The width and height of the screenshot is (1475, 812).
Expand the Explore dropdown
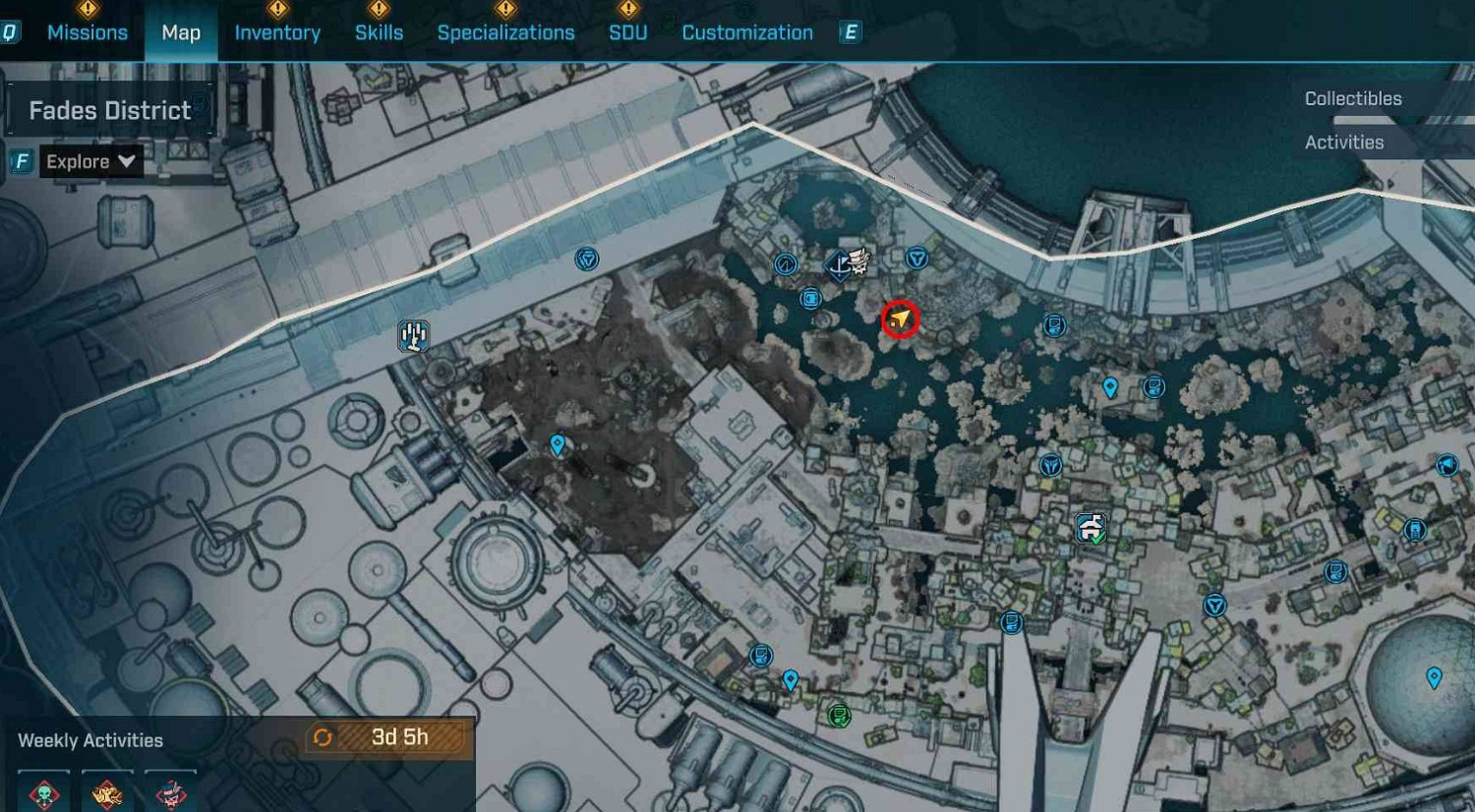(91, 161)
